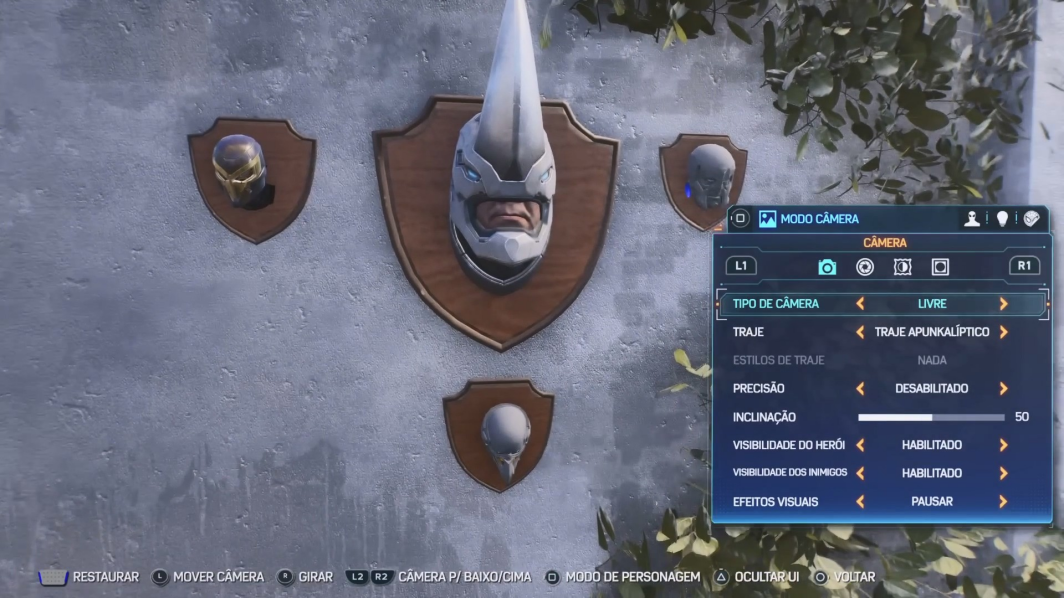Click the left arrow for Tipo de Câmera
Screen dimensions: 1064x598
pyautogui.click(x=860, y=303)
